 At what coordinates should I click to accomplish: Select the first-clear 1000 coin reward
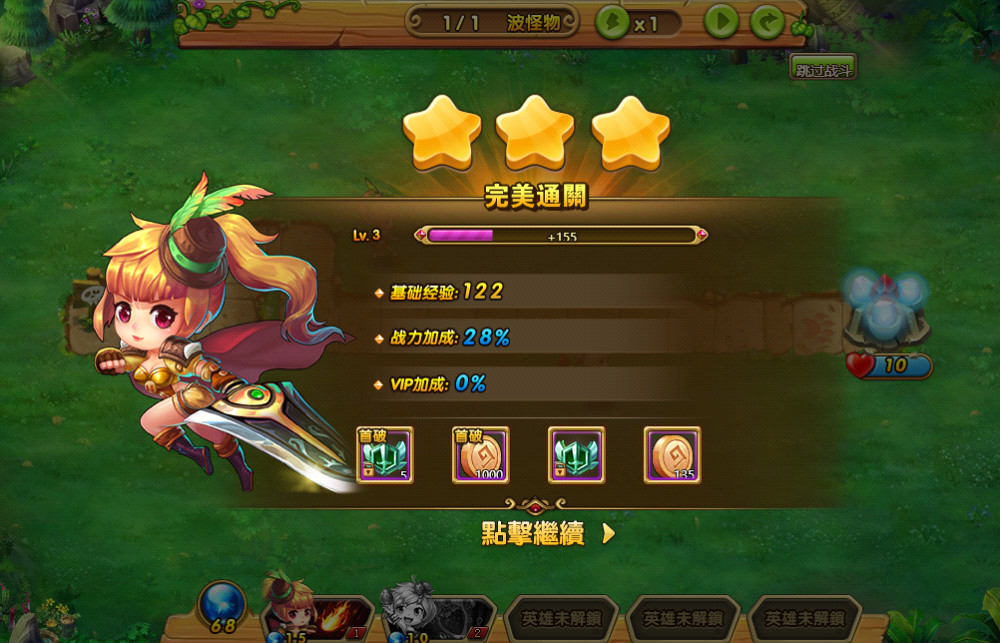coord(481,455)
